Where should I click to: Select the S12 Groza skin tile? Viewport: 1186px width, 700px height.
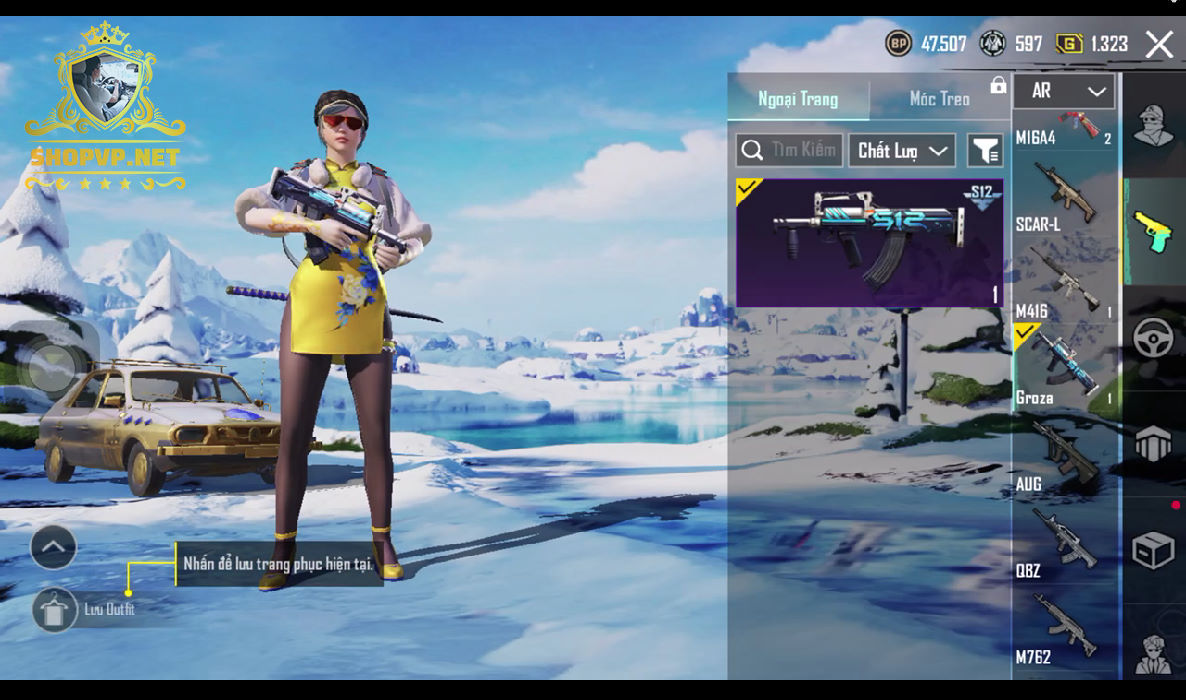tap(869, 242)
